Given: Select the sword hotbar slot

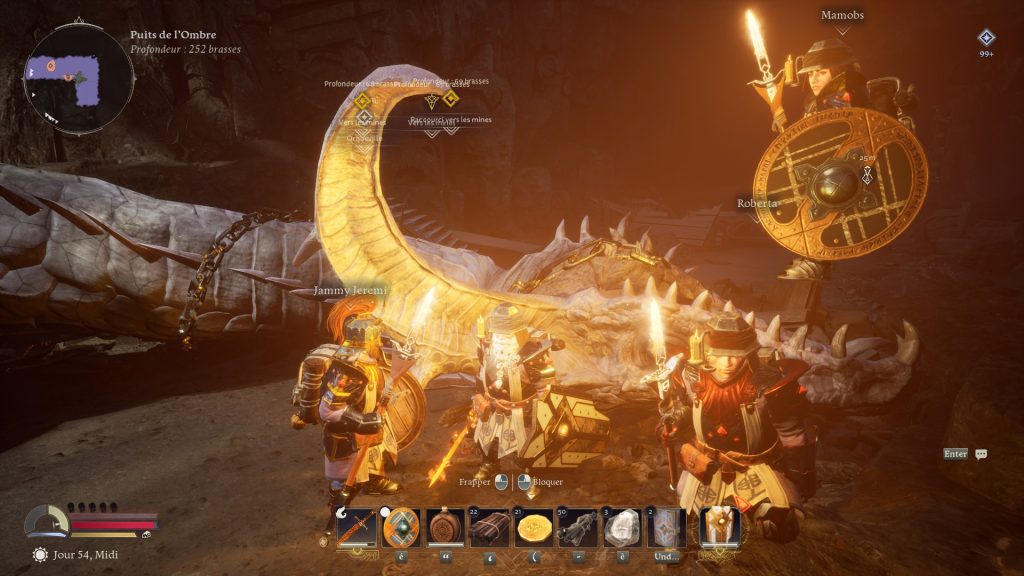Looking at the screenshot, I should (x=357, y=527).
